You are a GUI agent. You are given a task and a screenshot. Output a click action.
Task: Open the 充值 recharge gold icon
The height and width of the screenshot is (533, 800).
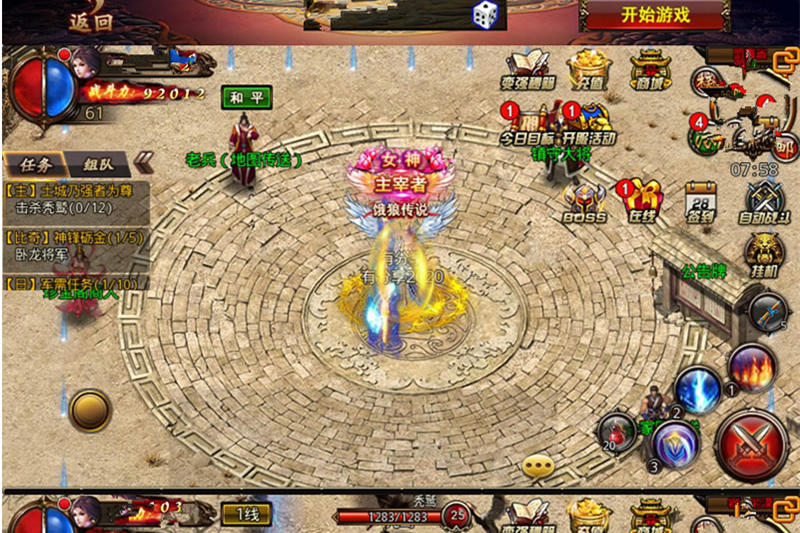point(588,71)
